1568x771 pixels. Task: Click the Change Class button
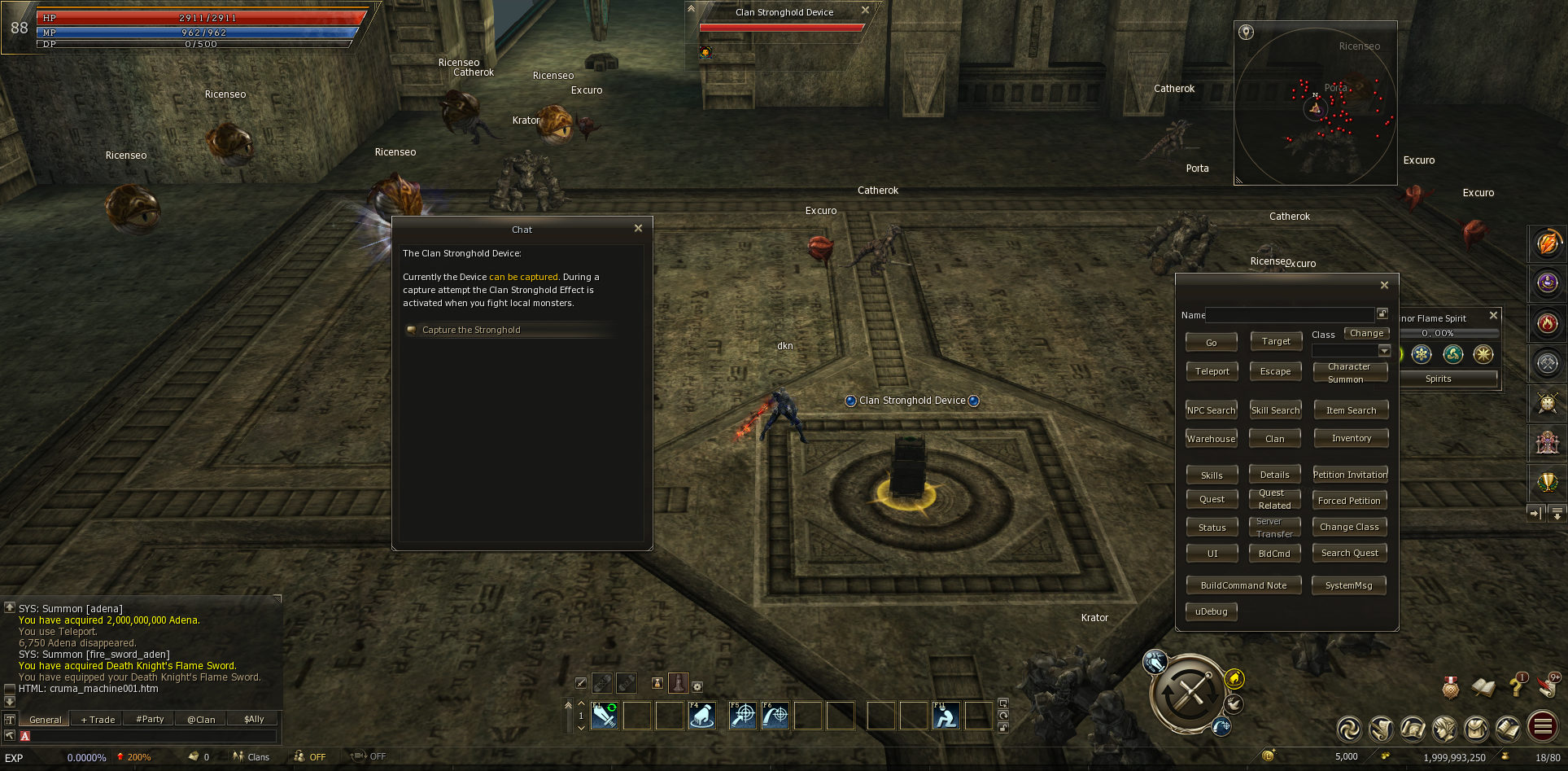(1349, 527)
